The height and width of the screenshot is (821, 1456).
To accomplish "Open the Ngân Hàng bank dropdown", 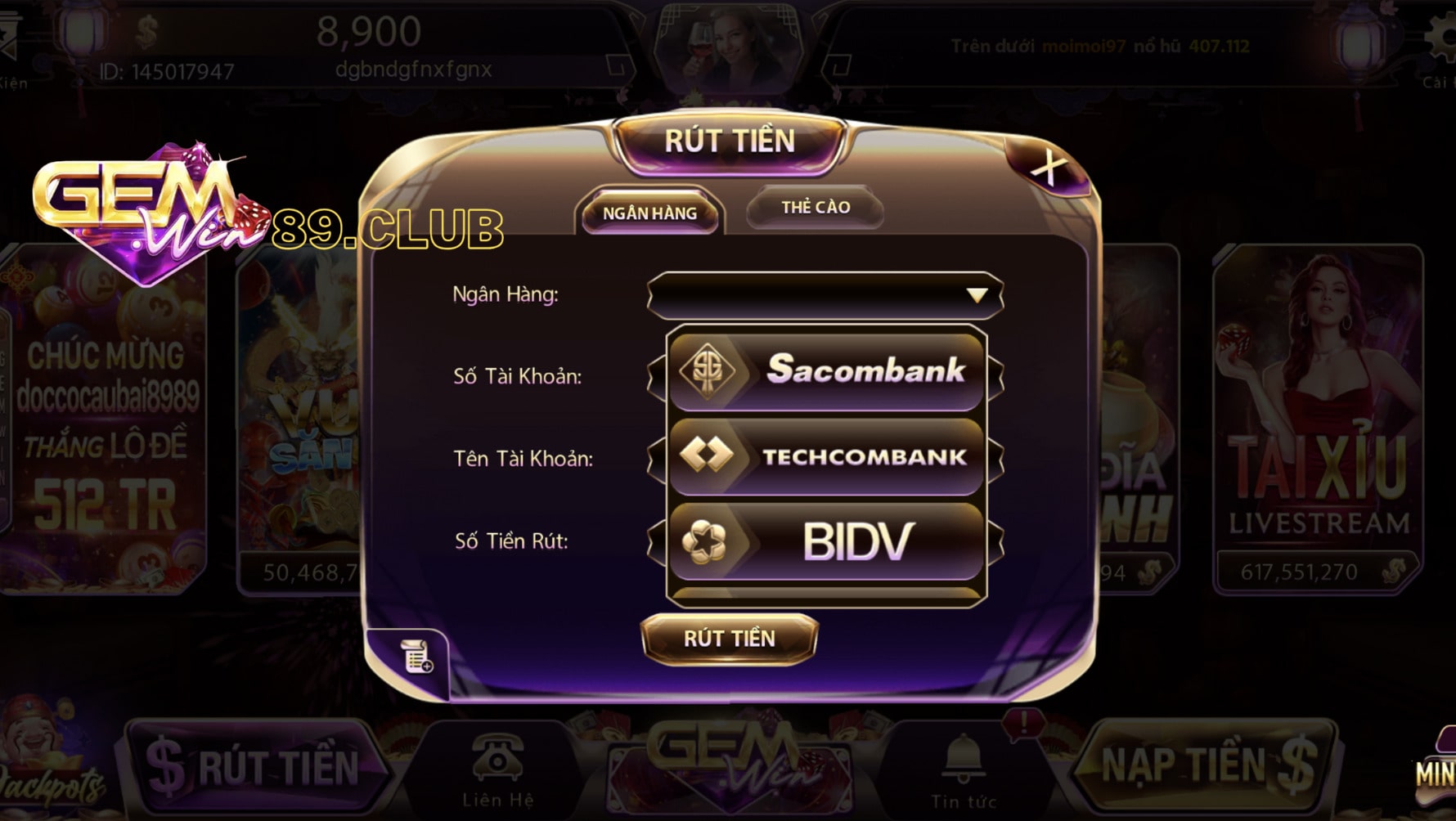I will (825, 295).
